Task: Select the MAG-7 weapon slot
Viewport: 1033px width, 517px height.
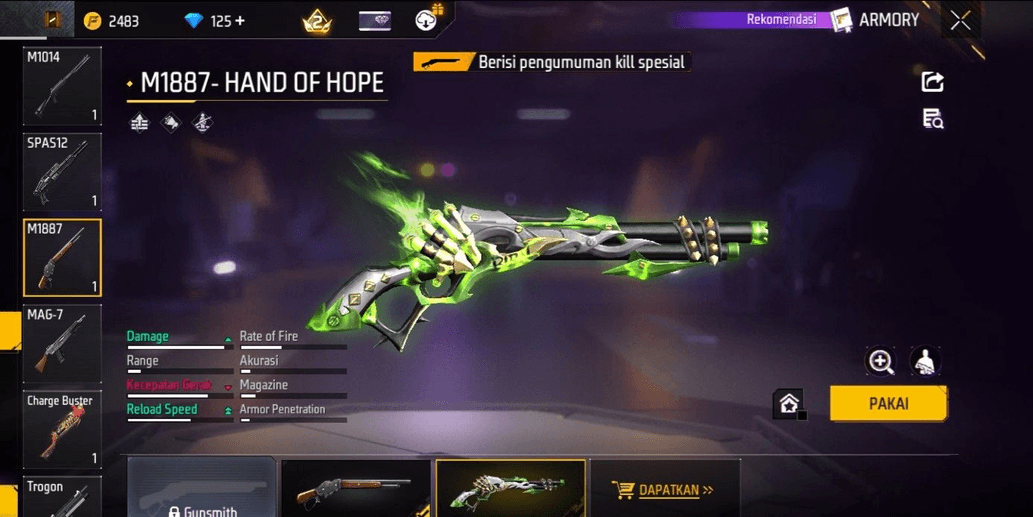Action: (x=62, y=344)
